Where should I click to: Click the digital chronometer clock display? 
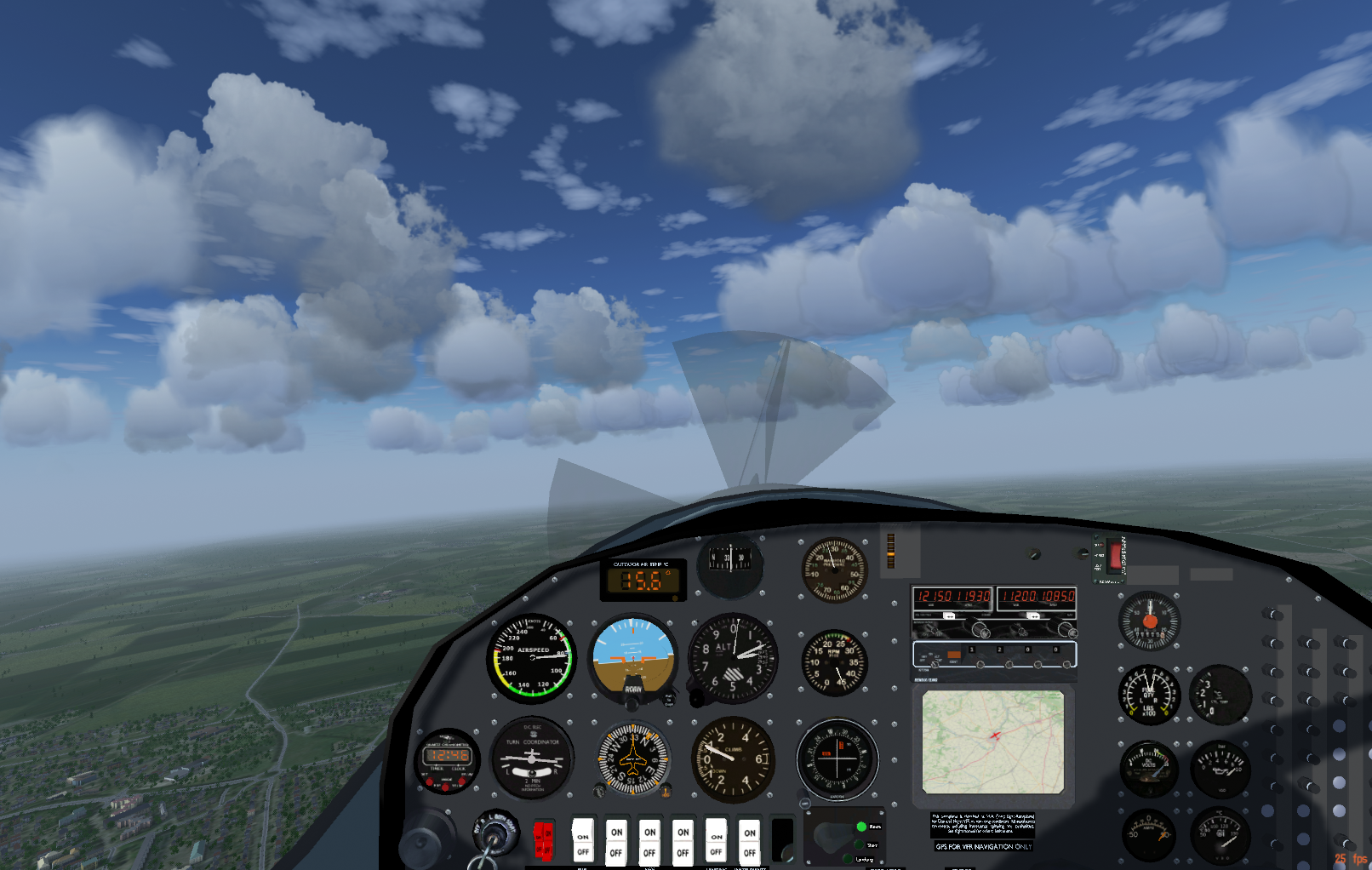(x=448, y=755)
